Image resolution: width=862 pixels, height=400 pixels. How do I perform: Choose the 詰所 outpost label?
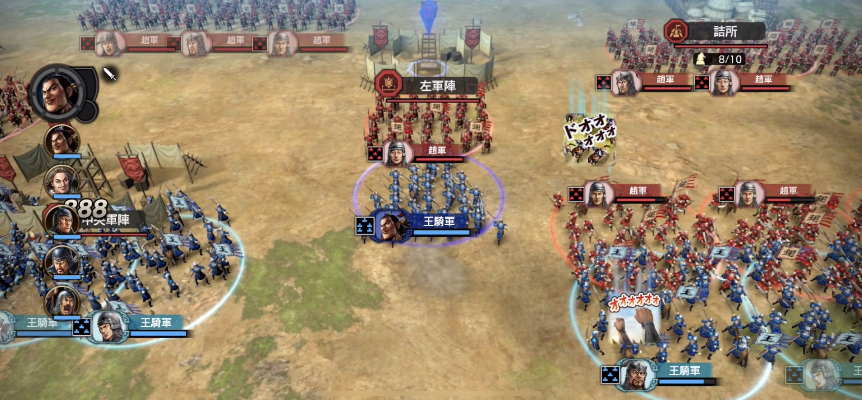click(716, 31)
